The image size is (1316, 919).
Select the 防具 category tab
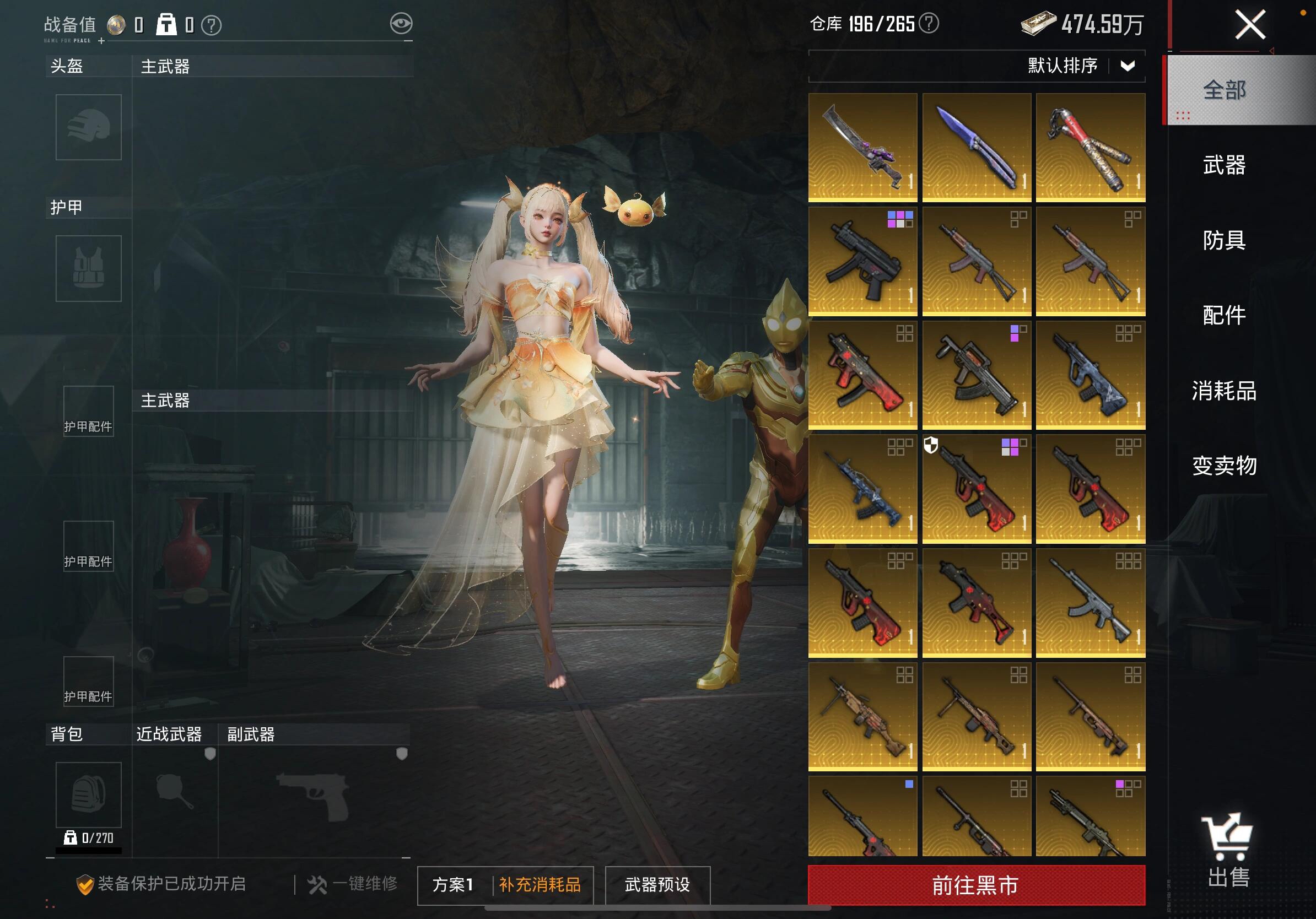[1225, 240]
